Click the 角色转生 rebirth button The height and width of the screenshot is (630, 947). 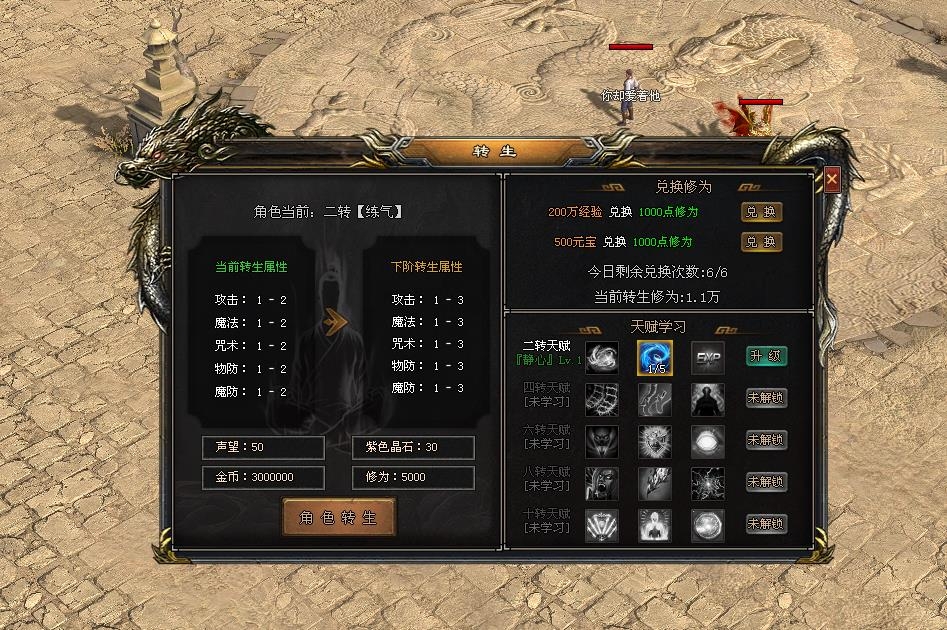(x=339, y=518)
